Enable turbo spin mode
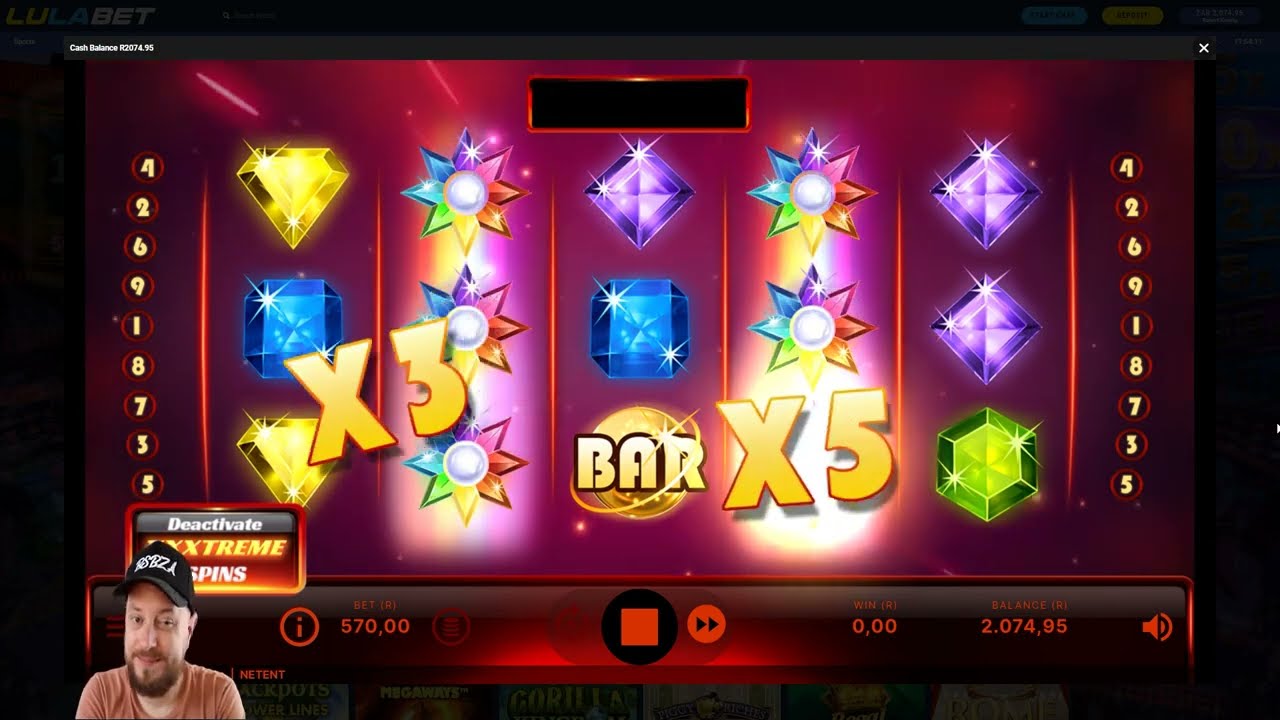Screen dimensions: 1280x720 [x=705, y=626]
